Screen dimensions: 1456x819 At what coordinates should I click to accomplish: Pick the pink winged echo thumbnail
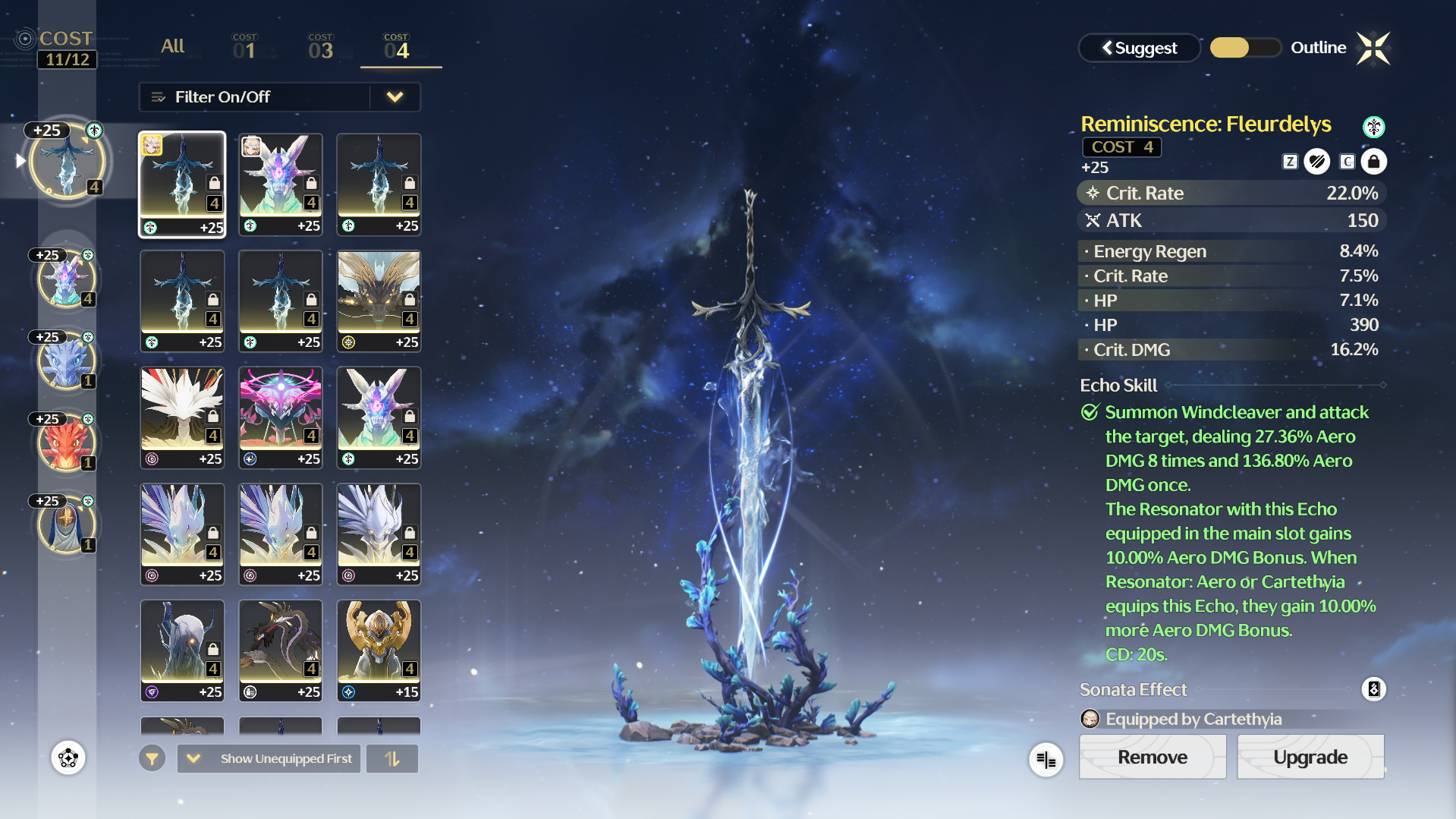pos(281,417)
